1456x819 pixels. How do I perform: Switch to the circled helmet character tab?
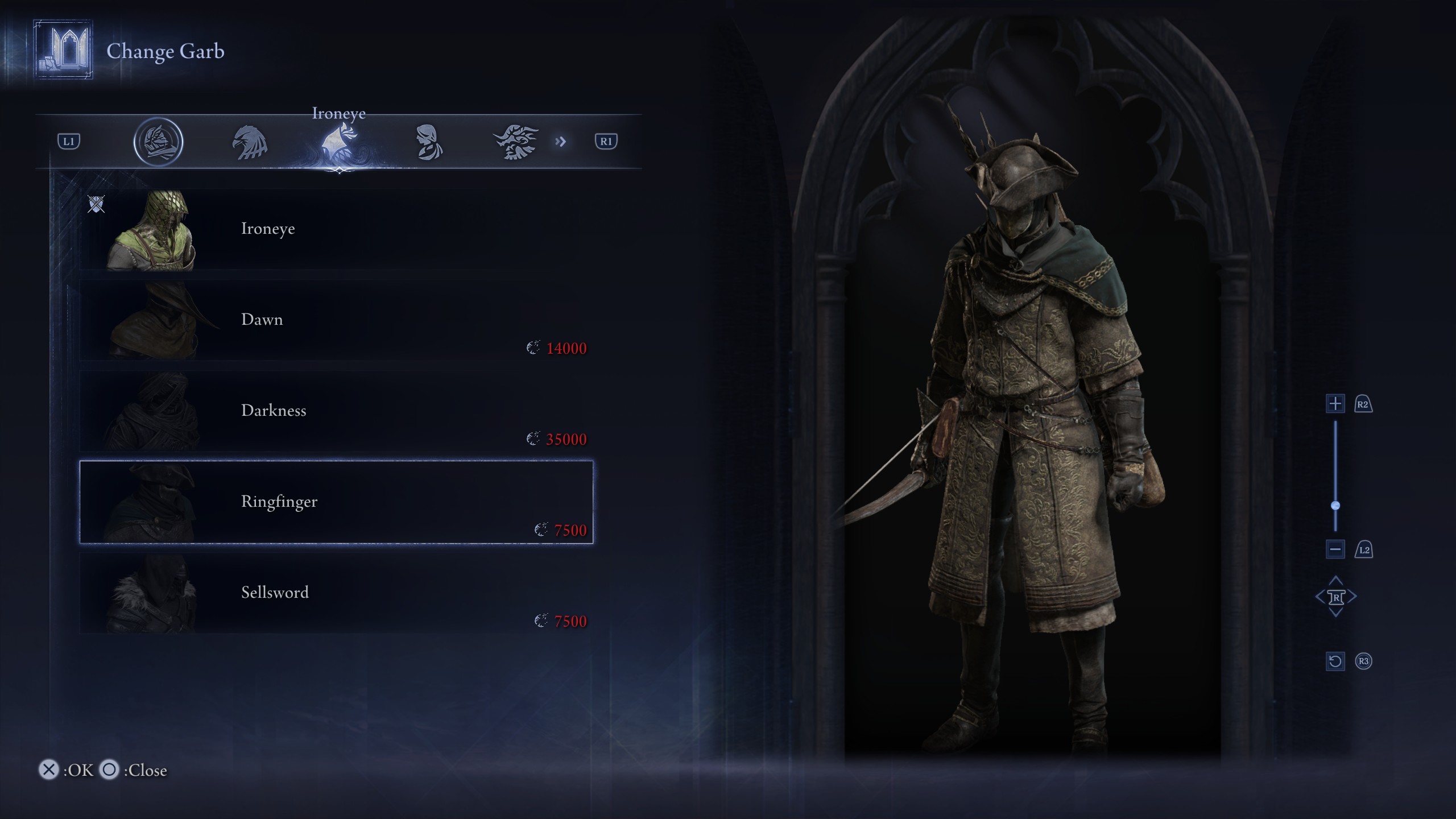[x=158, y=142]
